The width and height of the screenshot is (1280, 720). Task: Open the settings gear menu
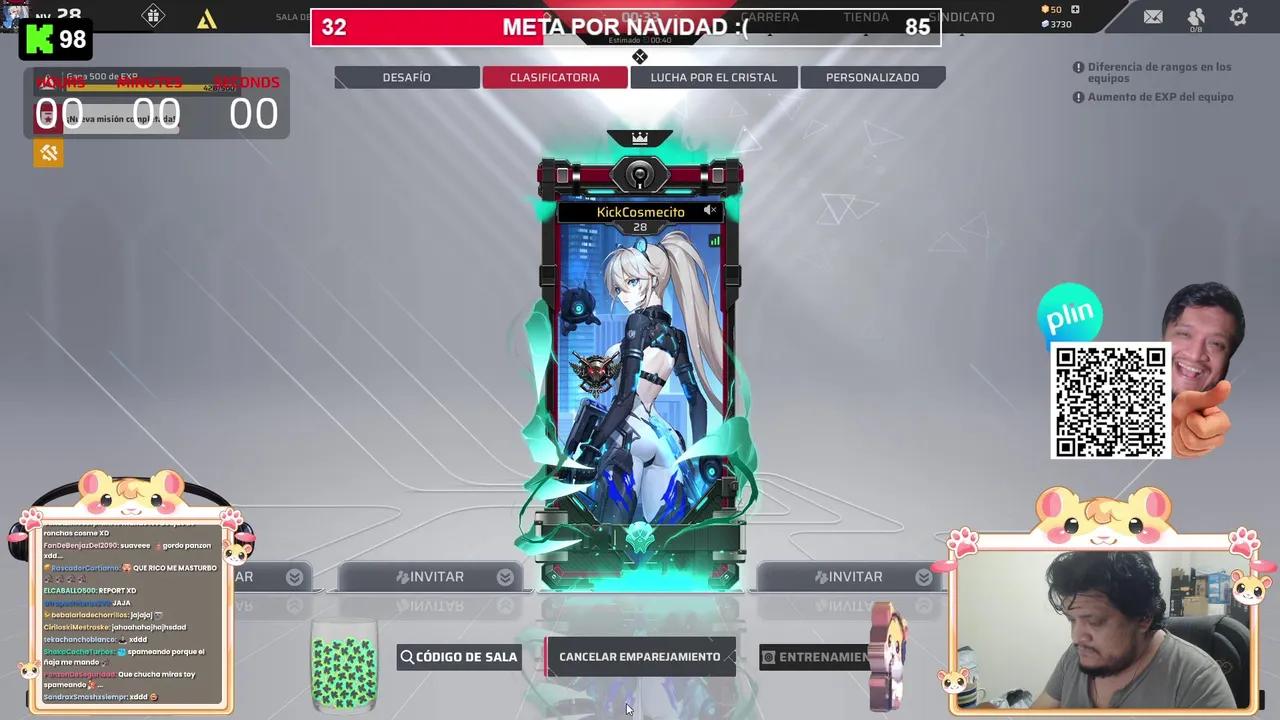tap(1237, 16)
